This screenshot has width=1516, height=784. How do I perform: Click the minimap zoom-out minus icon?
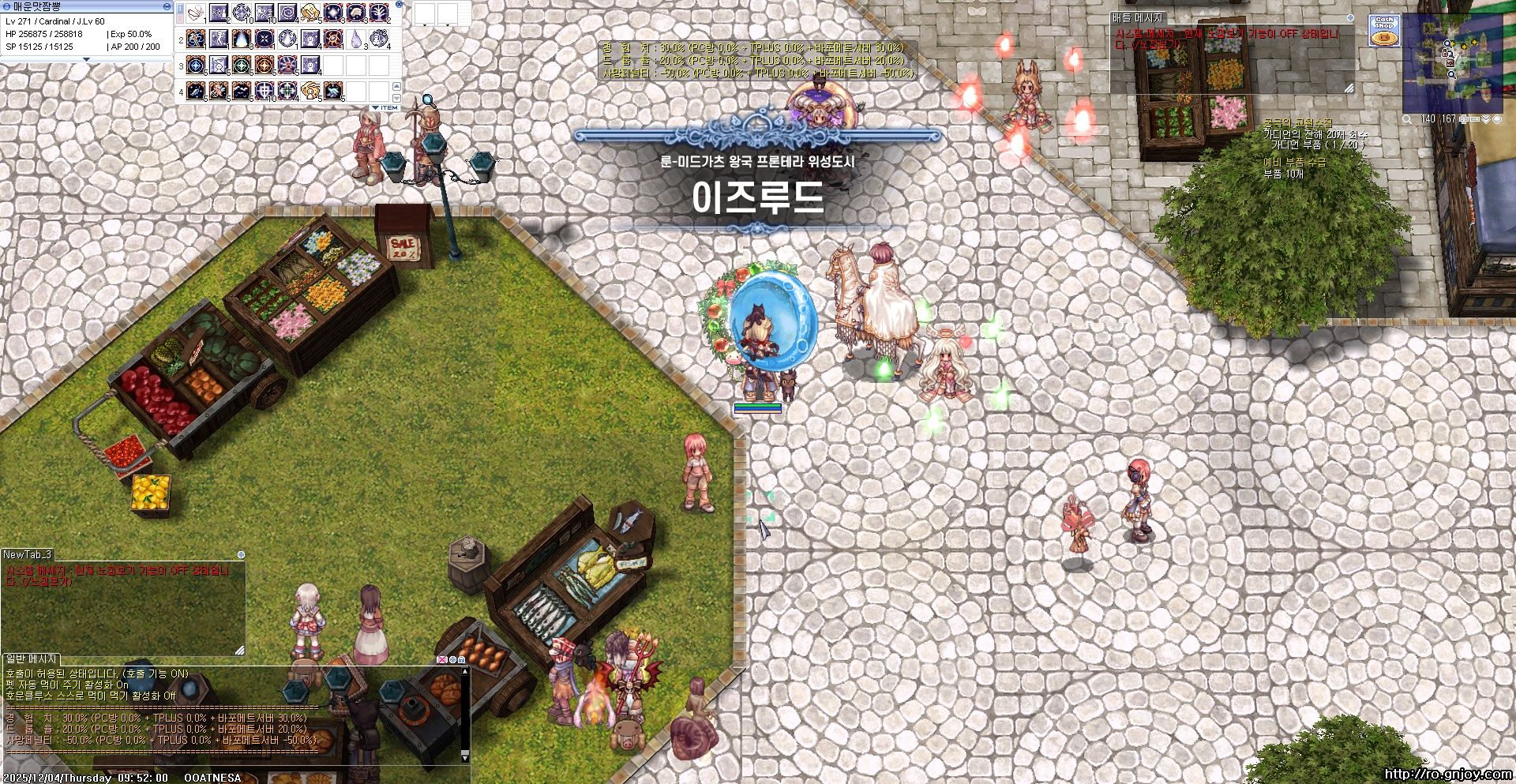pos(1474,118)
